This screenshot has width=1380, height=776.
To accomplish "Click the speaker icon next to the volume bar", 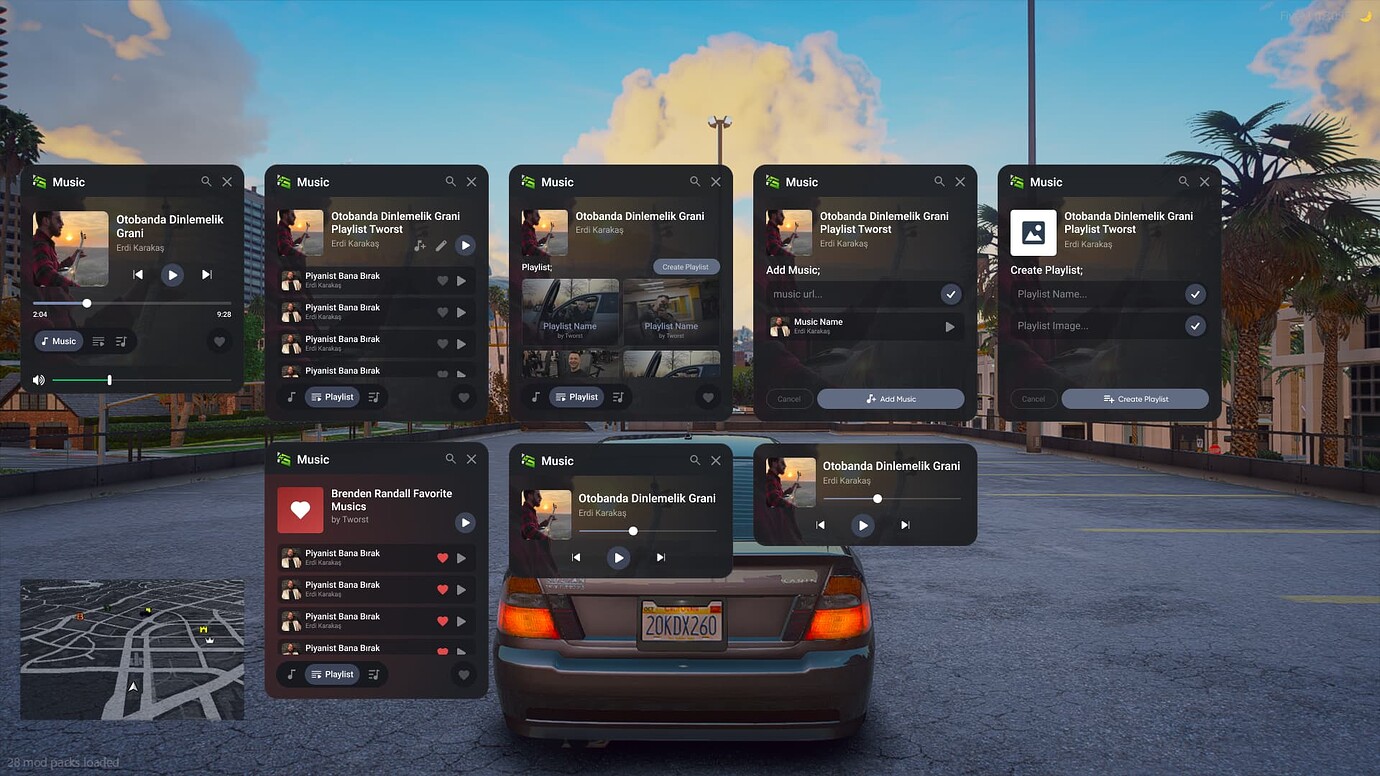I will click(38, 380).
